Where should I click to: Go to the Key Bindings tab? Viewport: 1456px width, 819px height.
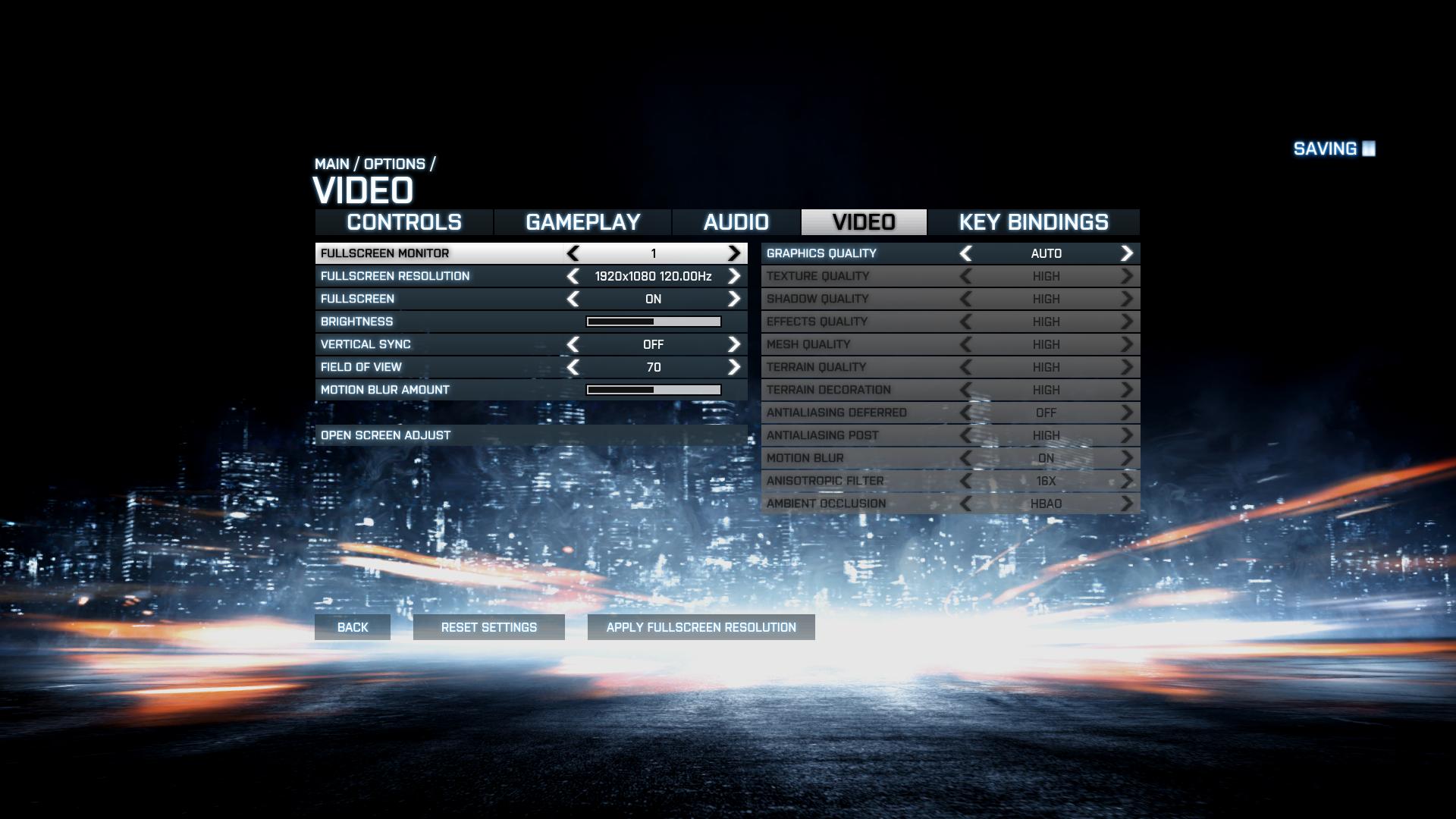pos(1033,222)
